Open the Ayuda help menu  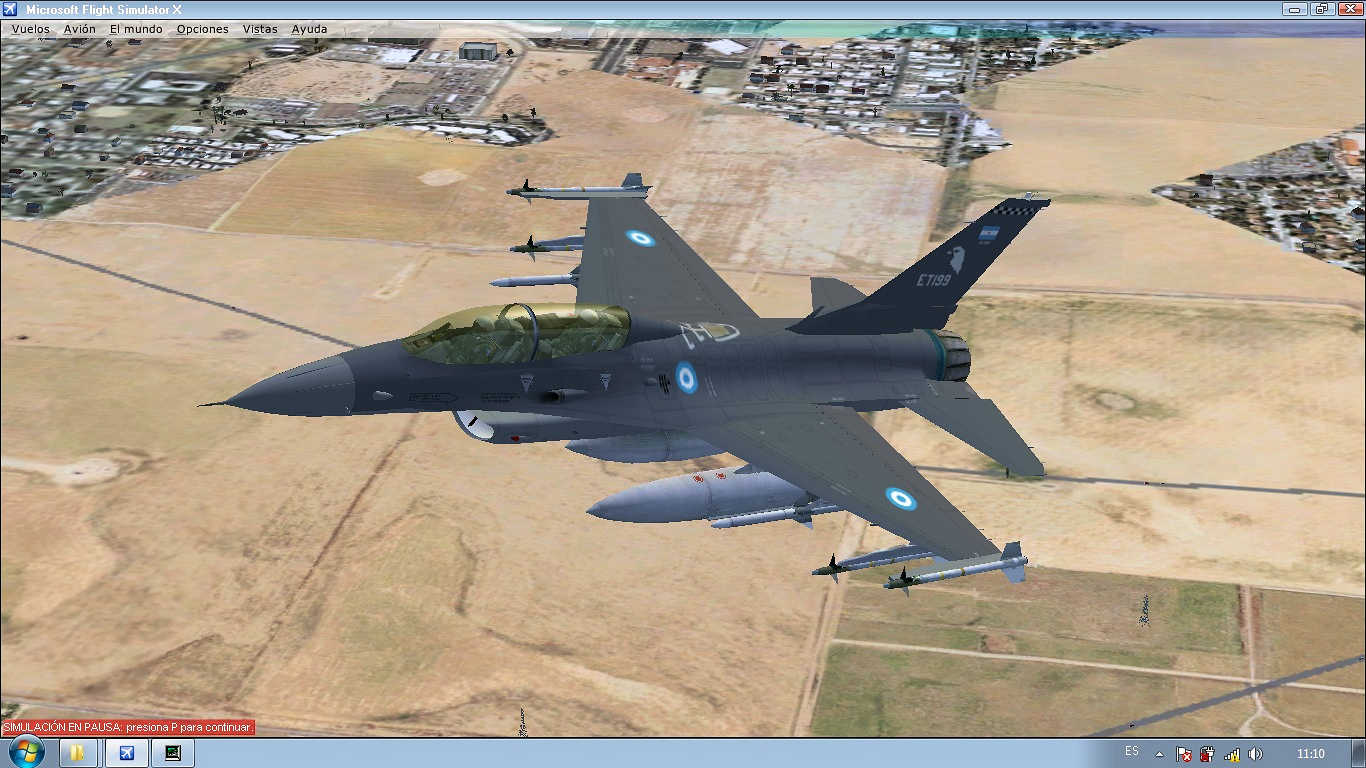click(309, 29)
